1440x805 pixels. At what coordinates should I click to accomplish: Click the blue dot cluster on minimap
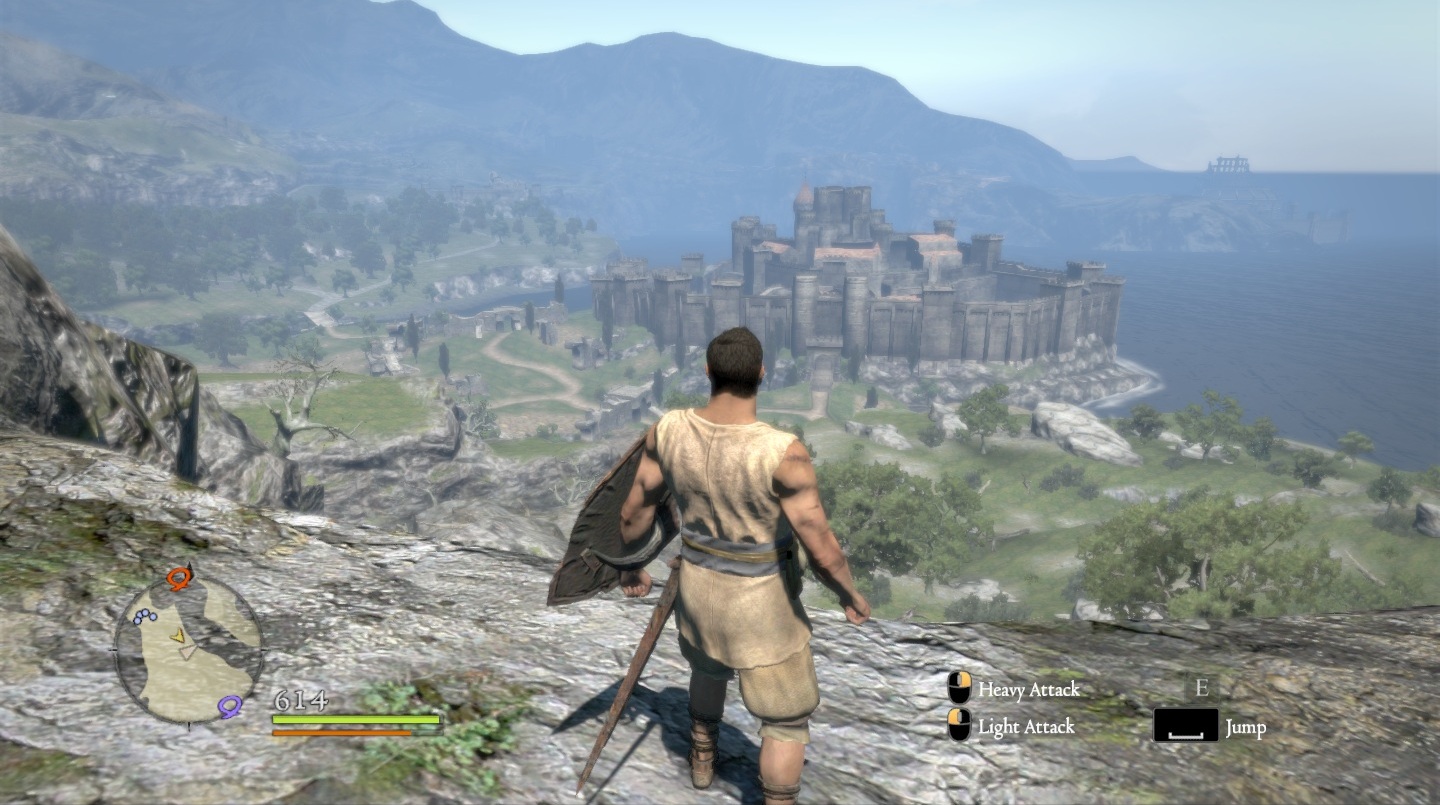point(144,617)
